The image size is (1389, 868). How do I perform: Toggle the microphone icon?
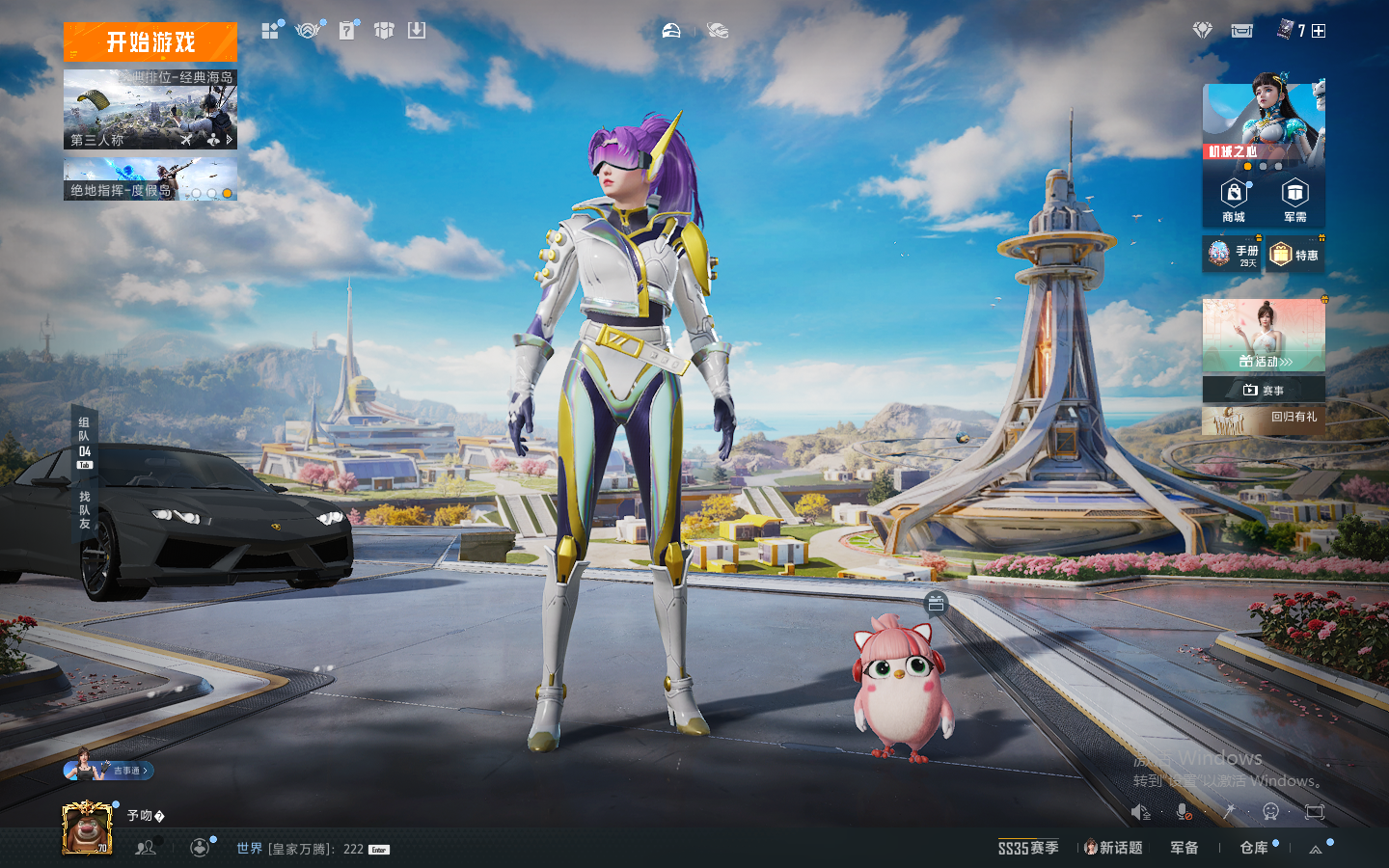(x=1184, y=812)
